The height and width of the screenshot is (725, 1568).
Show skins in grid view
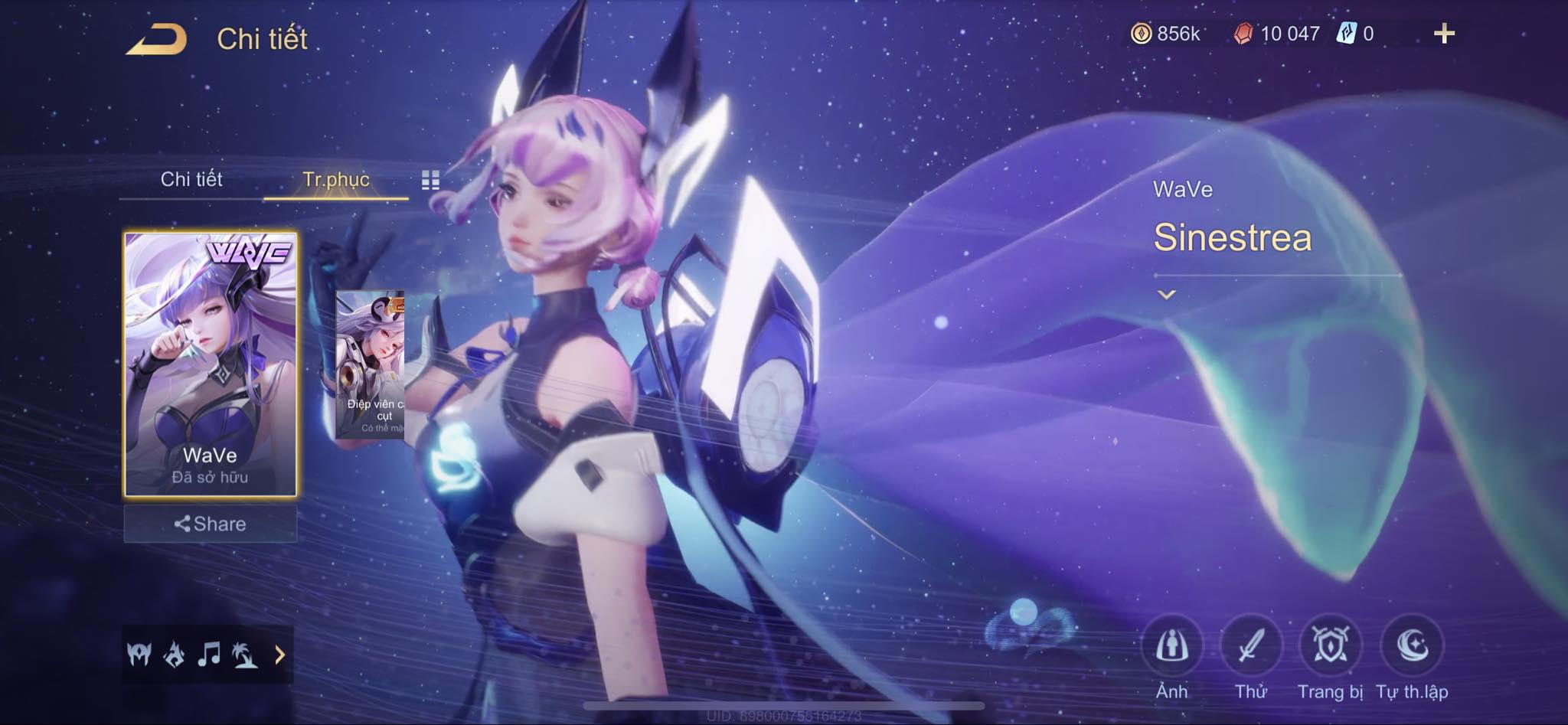coord(430,180)
